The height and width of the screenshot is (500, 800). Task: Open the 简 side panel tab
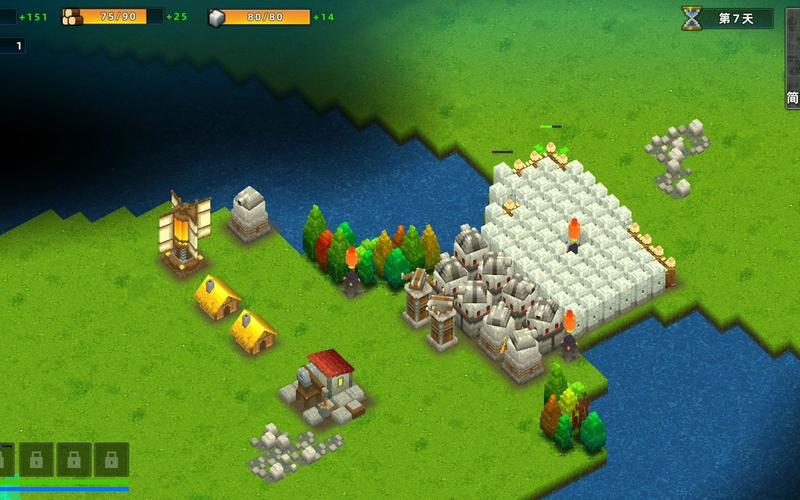click(792, 97)
